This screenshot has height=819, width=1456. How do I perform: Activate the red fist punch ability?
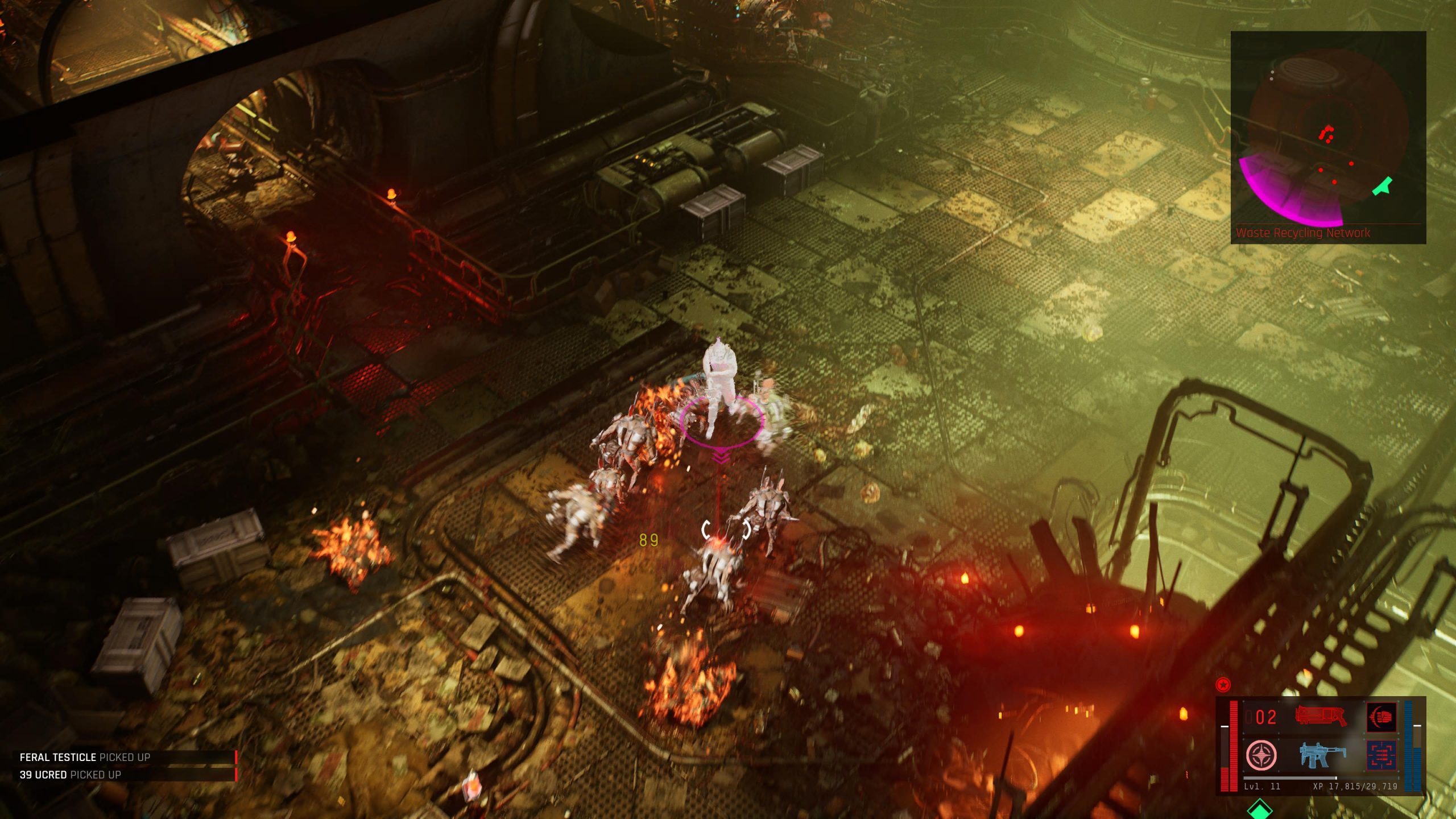[1381, 717]
